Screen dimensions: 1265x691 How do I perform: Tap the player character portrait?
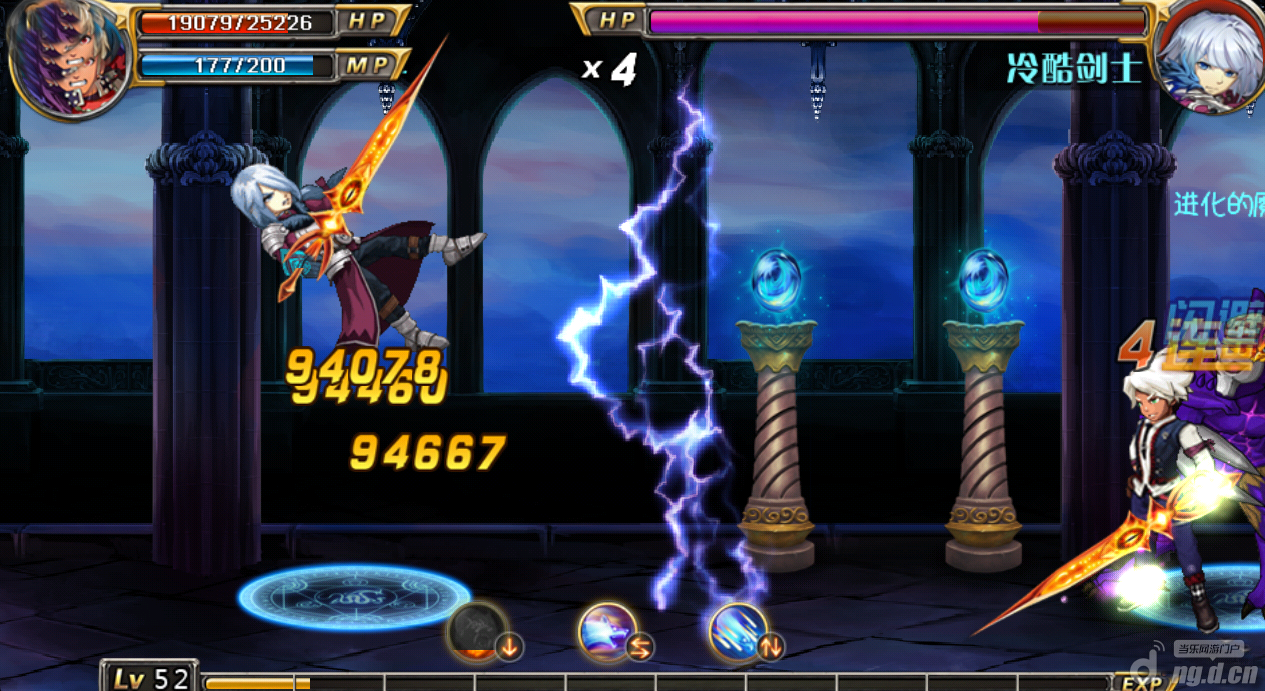[x=66, y=57]
